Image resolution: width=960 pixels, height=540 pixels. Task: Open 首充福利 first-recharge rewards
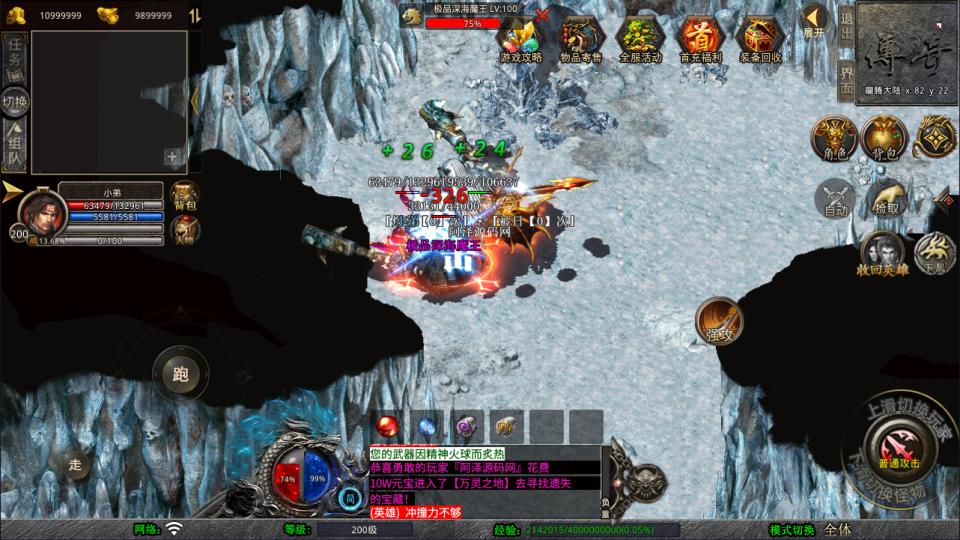[x=700, y=38]
